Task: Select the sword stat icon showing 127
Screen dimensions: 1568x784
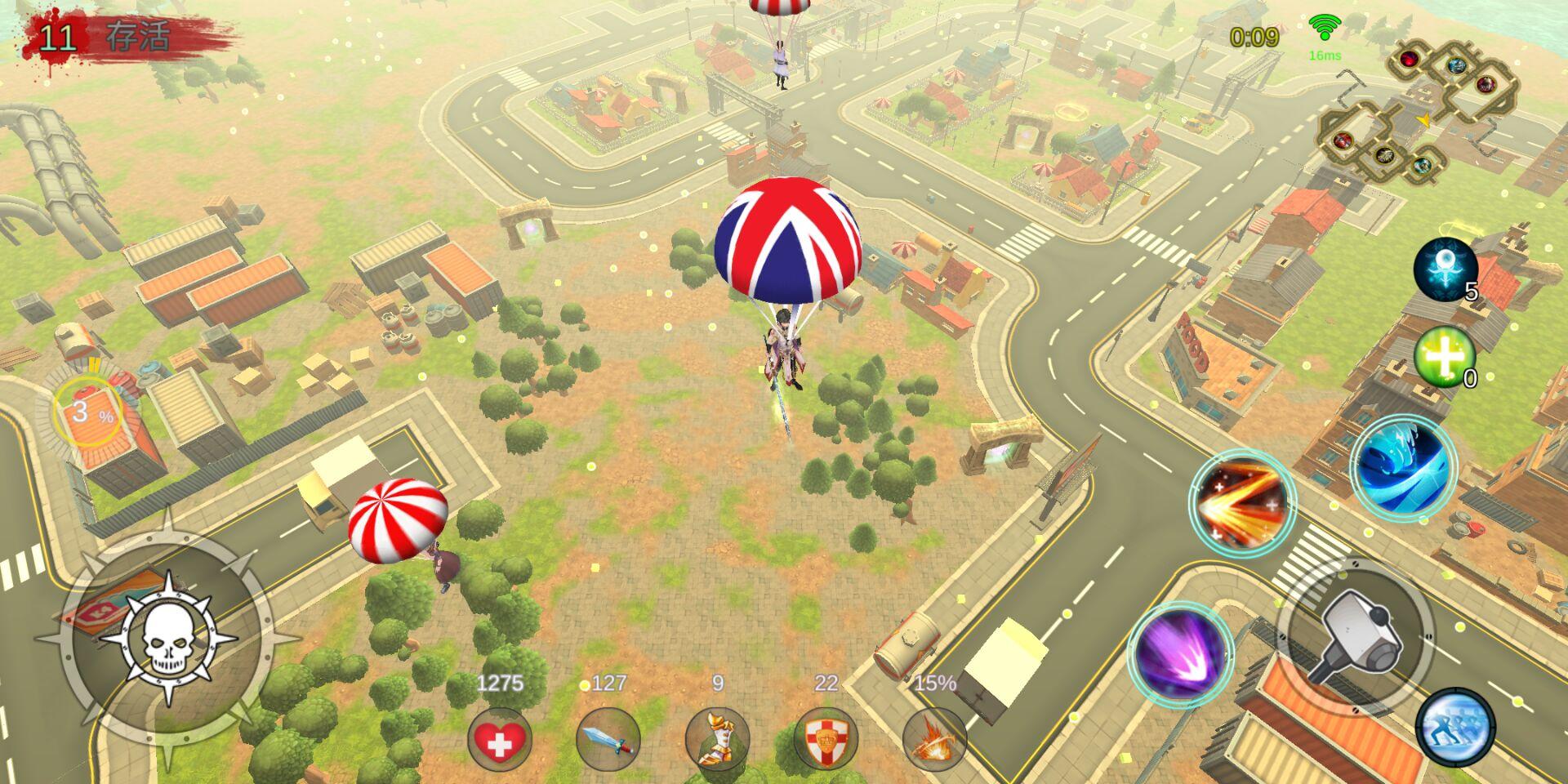Action: (x=608, y=737)
